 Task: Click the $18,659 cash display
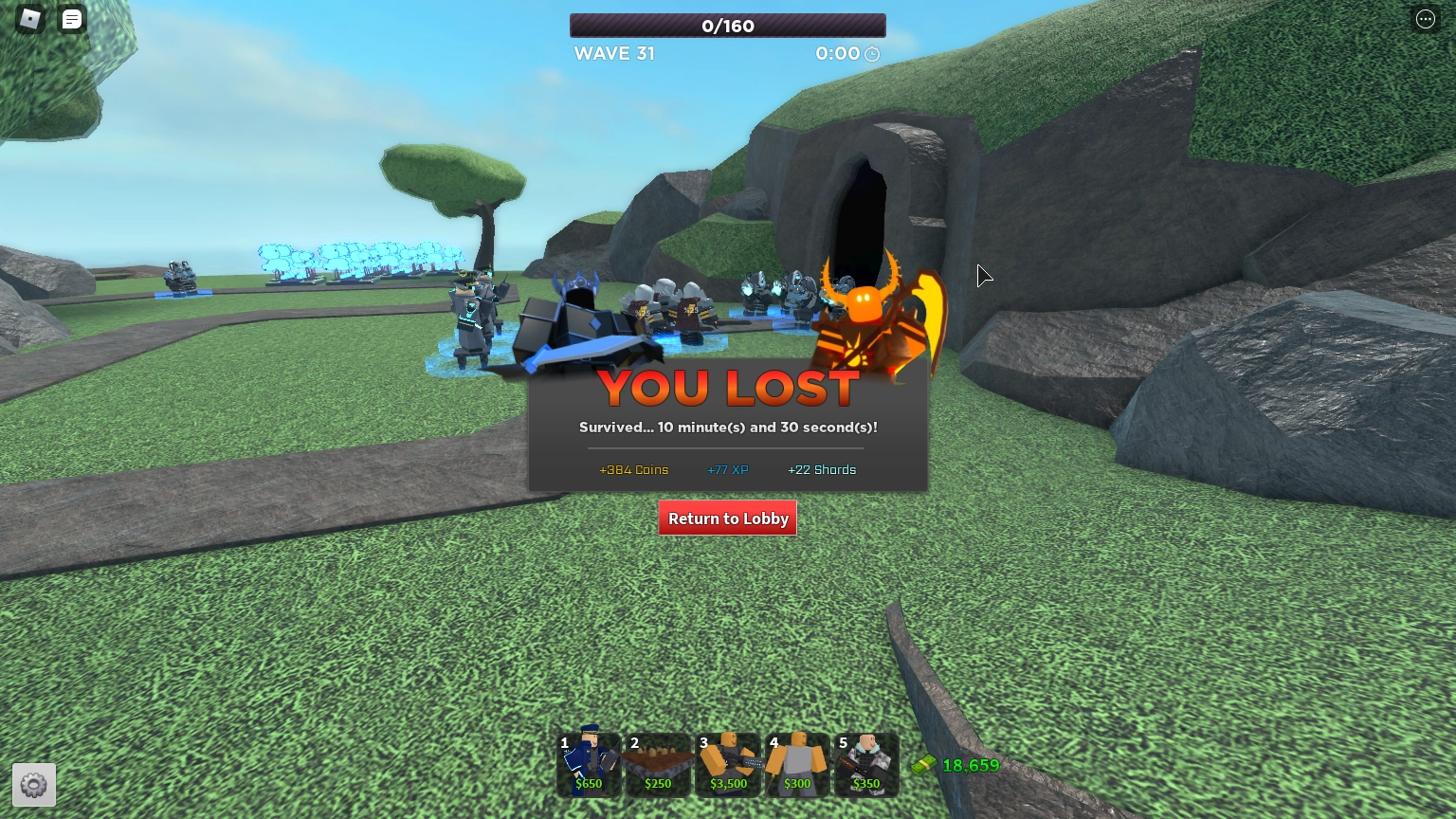pyautogui.click(x=971, y=765)
